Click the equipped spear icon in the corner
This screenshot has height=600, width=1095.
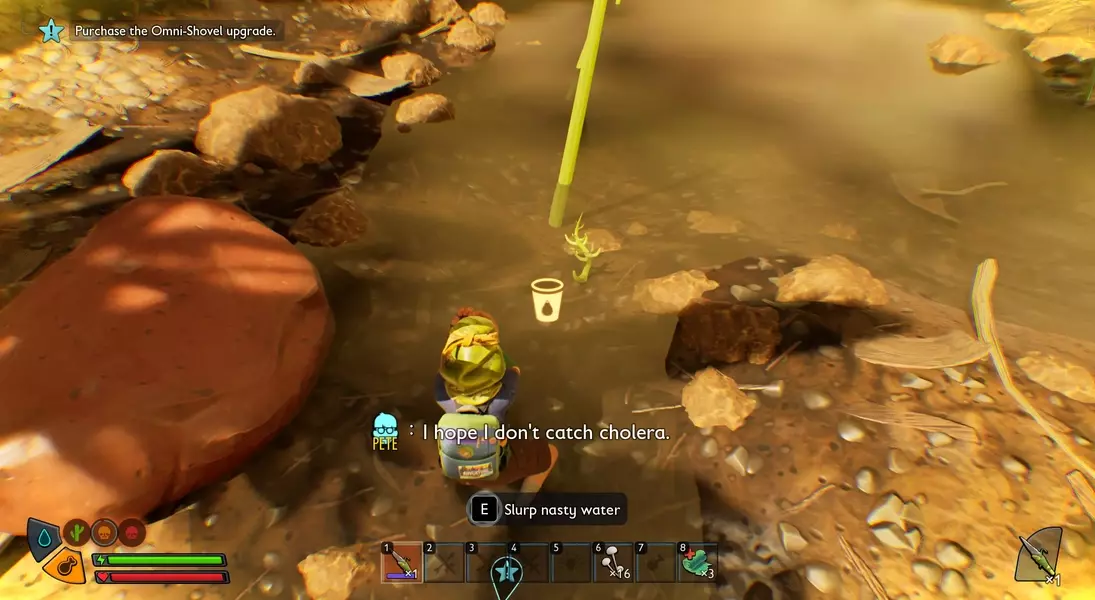click(x=1038, y=555)
